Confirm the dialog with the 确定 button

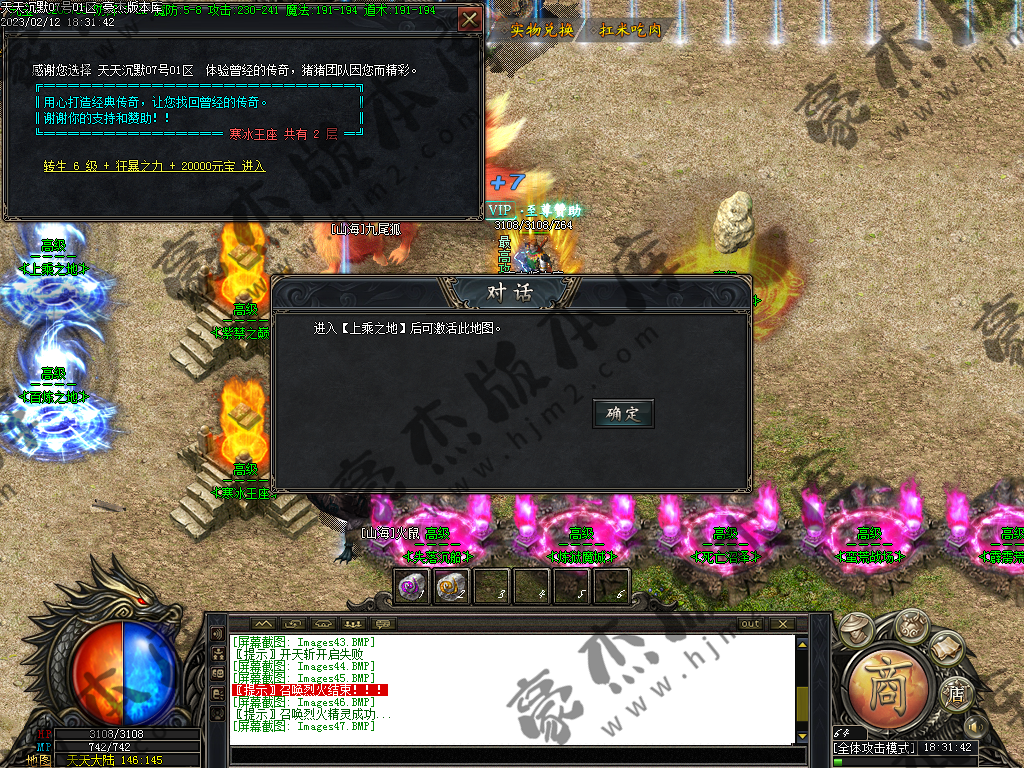(x=623, y=413)
